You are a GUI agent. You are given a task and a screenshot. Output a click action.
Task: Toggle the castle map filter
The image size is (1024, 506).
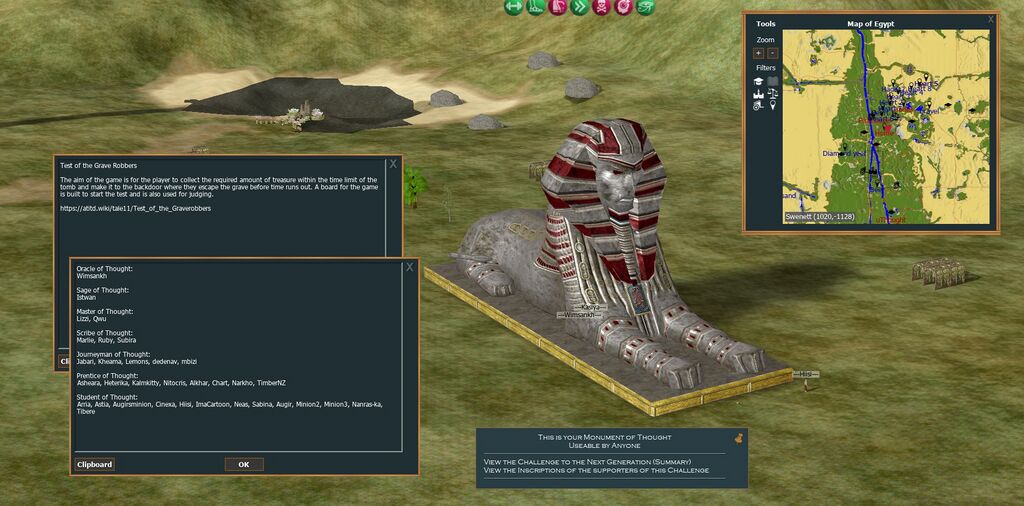click(x=759, y=93)
